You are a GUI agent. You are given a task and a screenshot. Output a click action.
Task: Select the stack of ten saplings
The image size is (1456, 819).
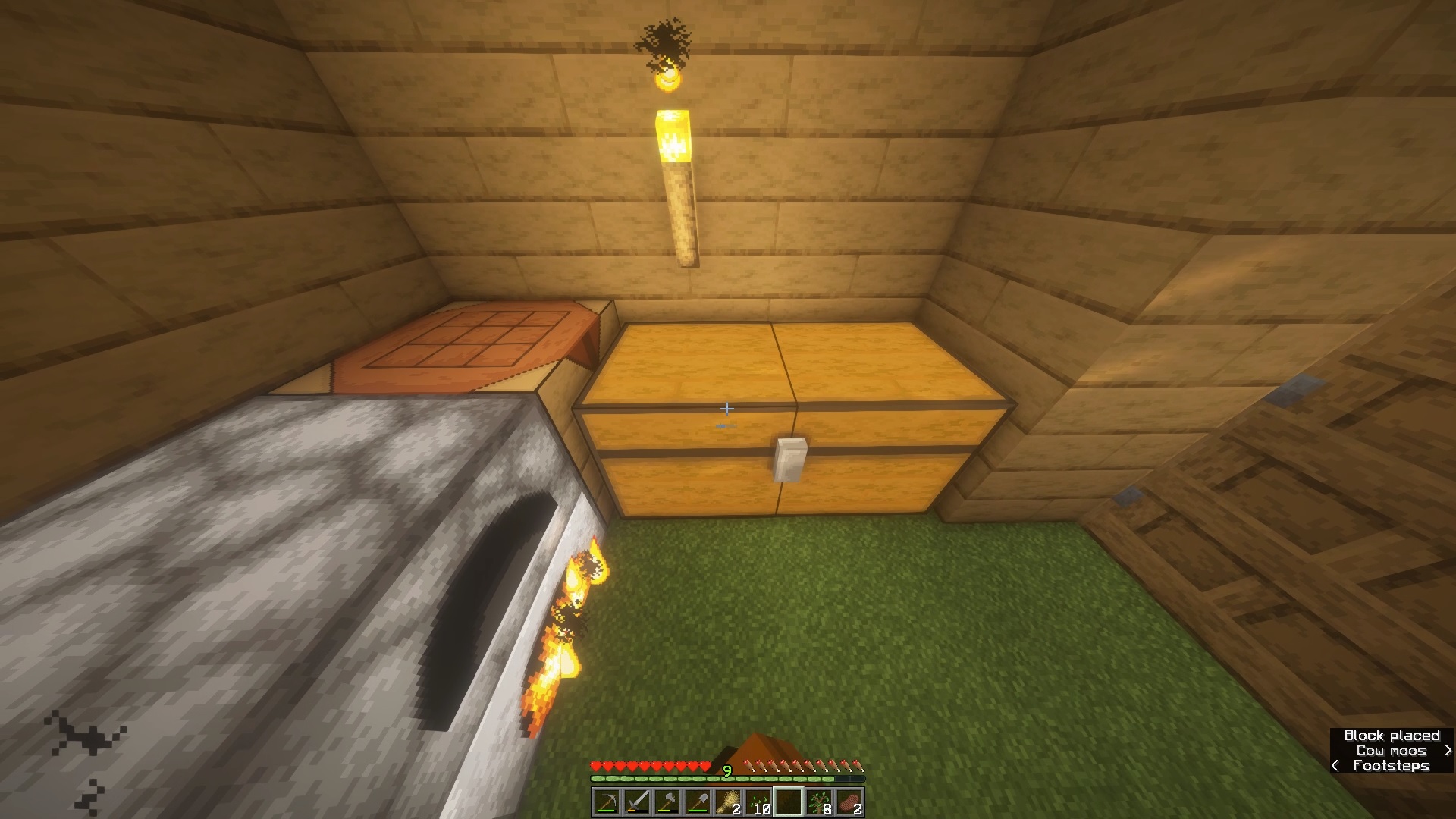coord(758,802)
